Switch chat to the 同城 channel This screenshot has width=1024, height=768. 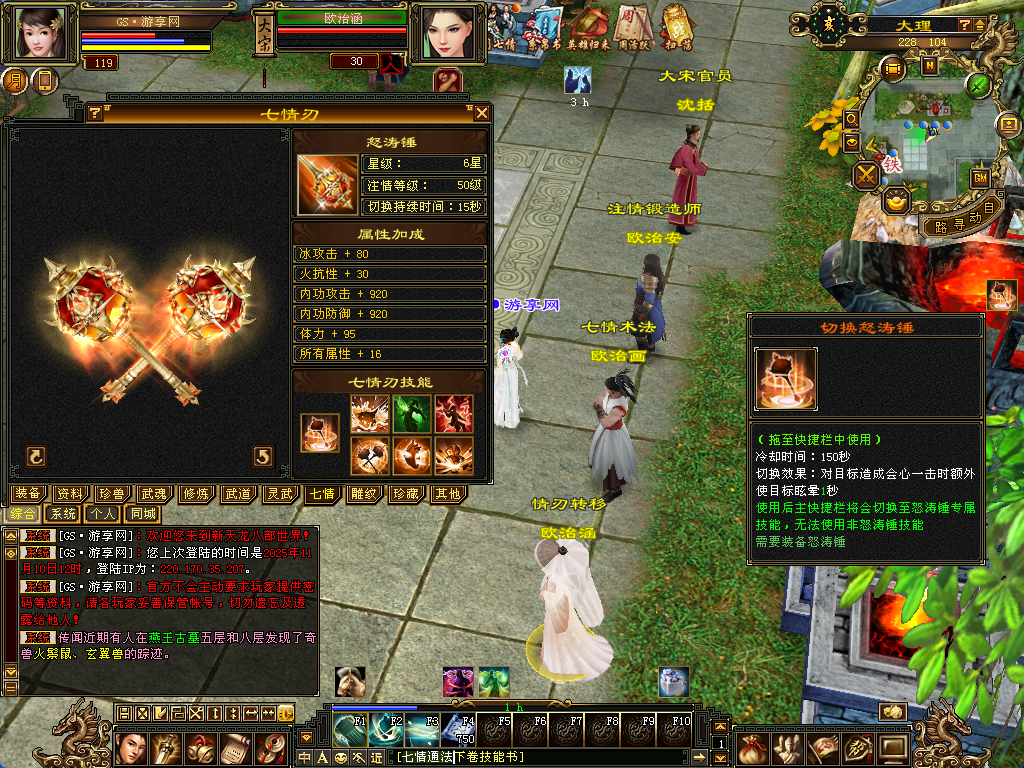point(139,513)
